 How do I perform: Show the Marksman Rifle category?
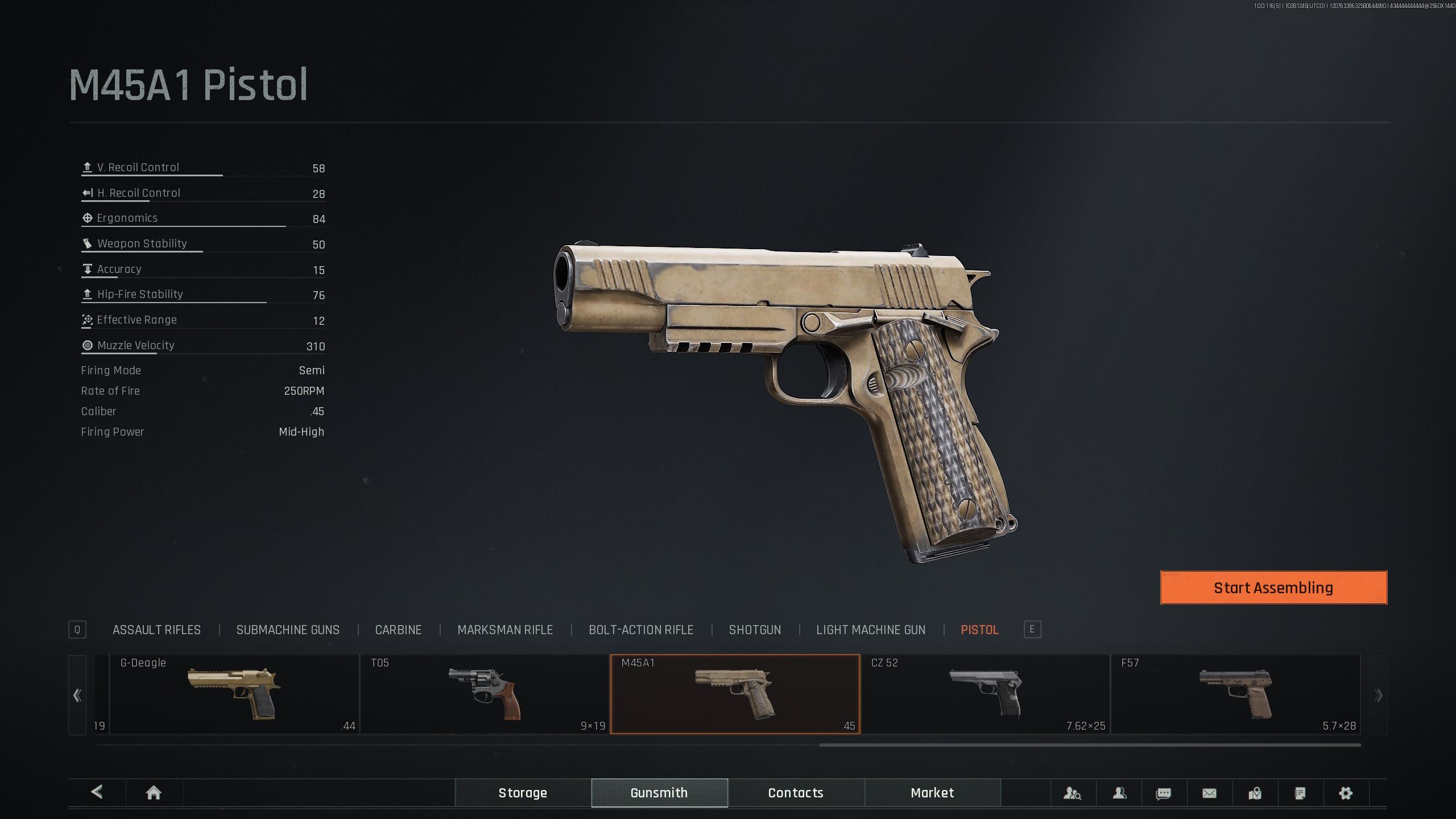pyautogui.click(x=505, y=630)
